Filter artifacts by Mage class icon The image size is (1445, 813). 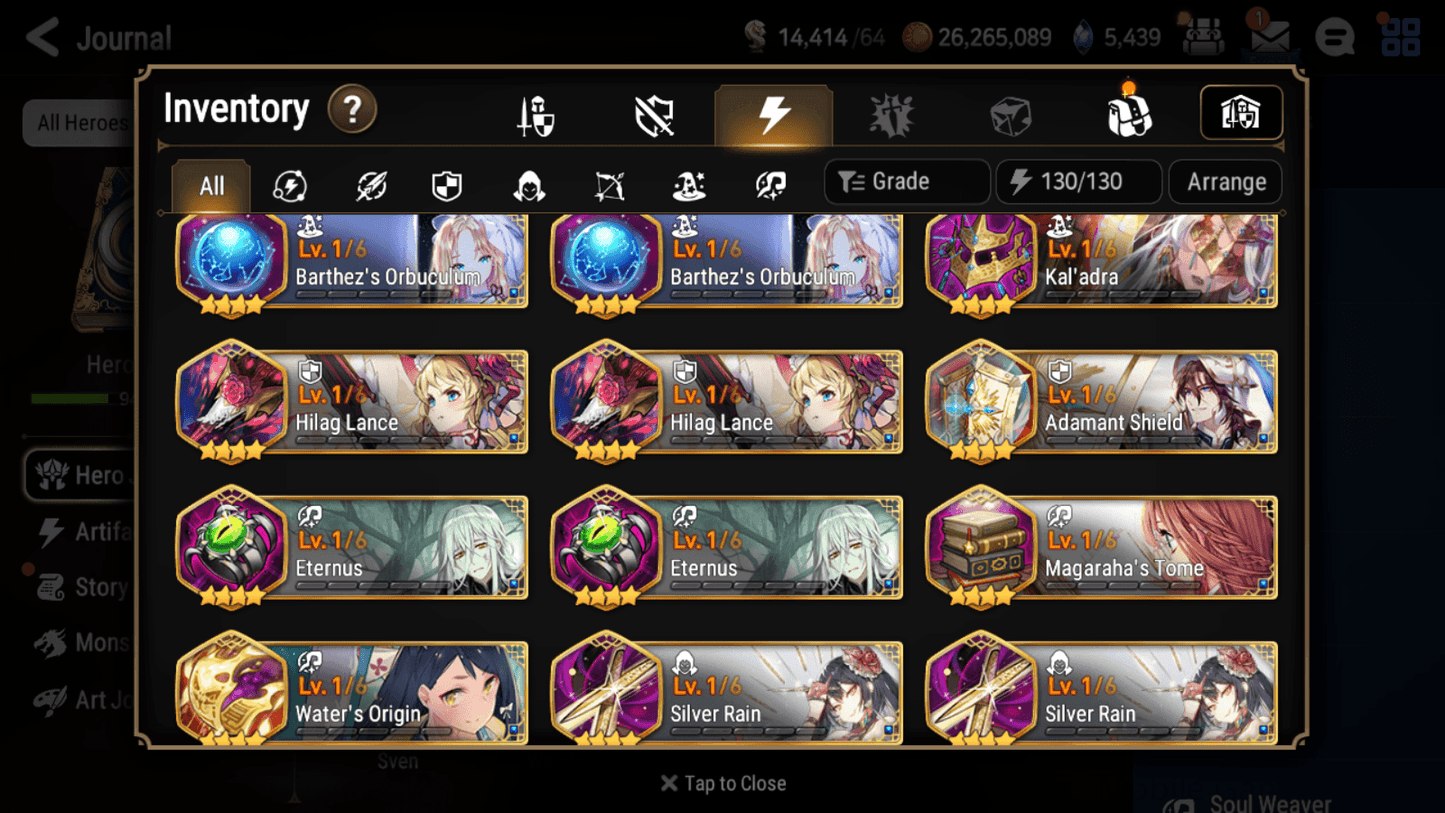(x=688, y=183)
